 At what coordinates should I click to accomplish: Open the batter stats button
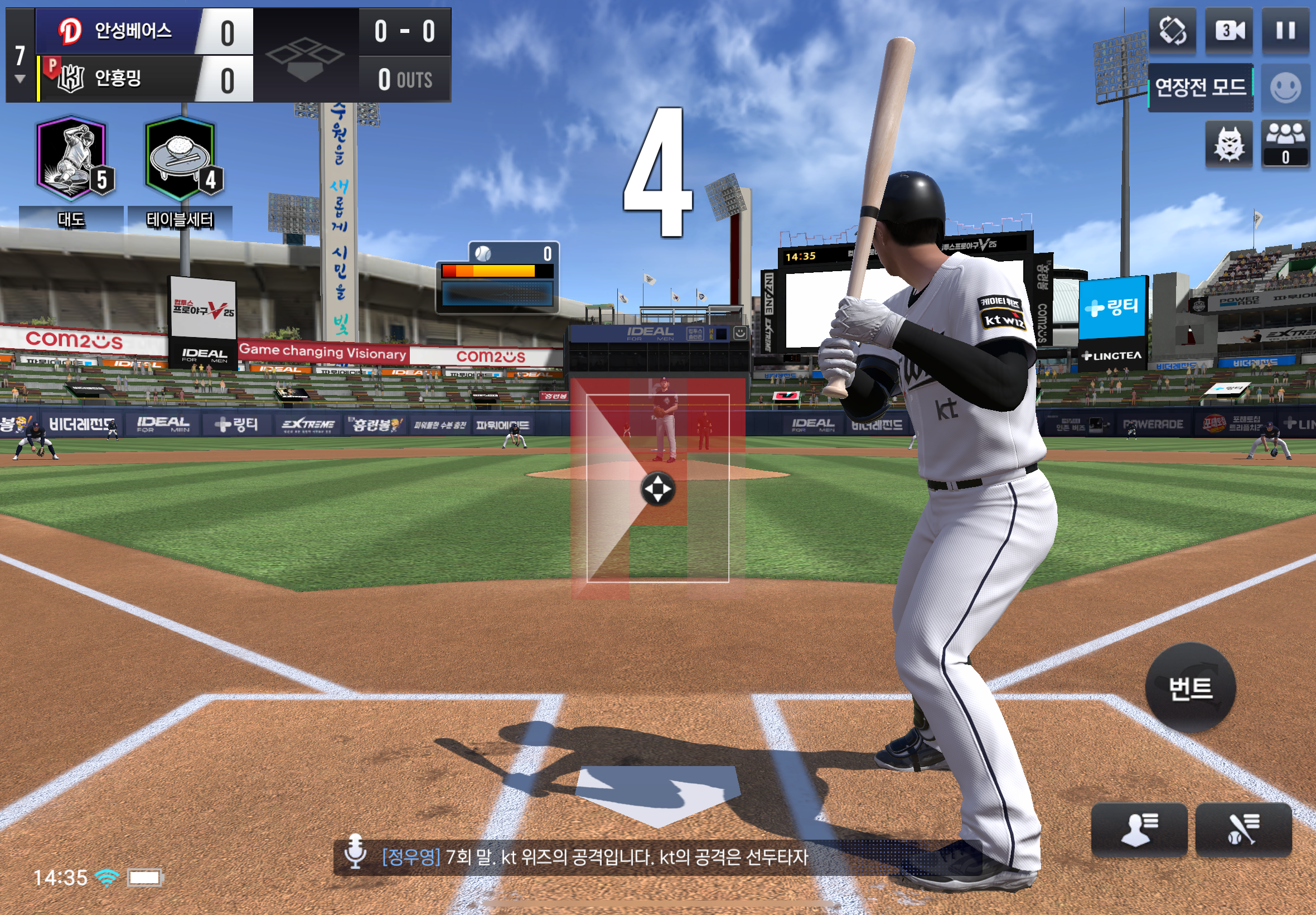pyautogui.click(x=1244, y=829)
